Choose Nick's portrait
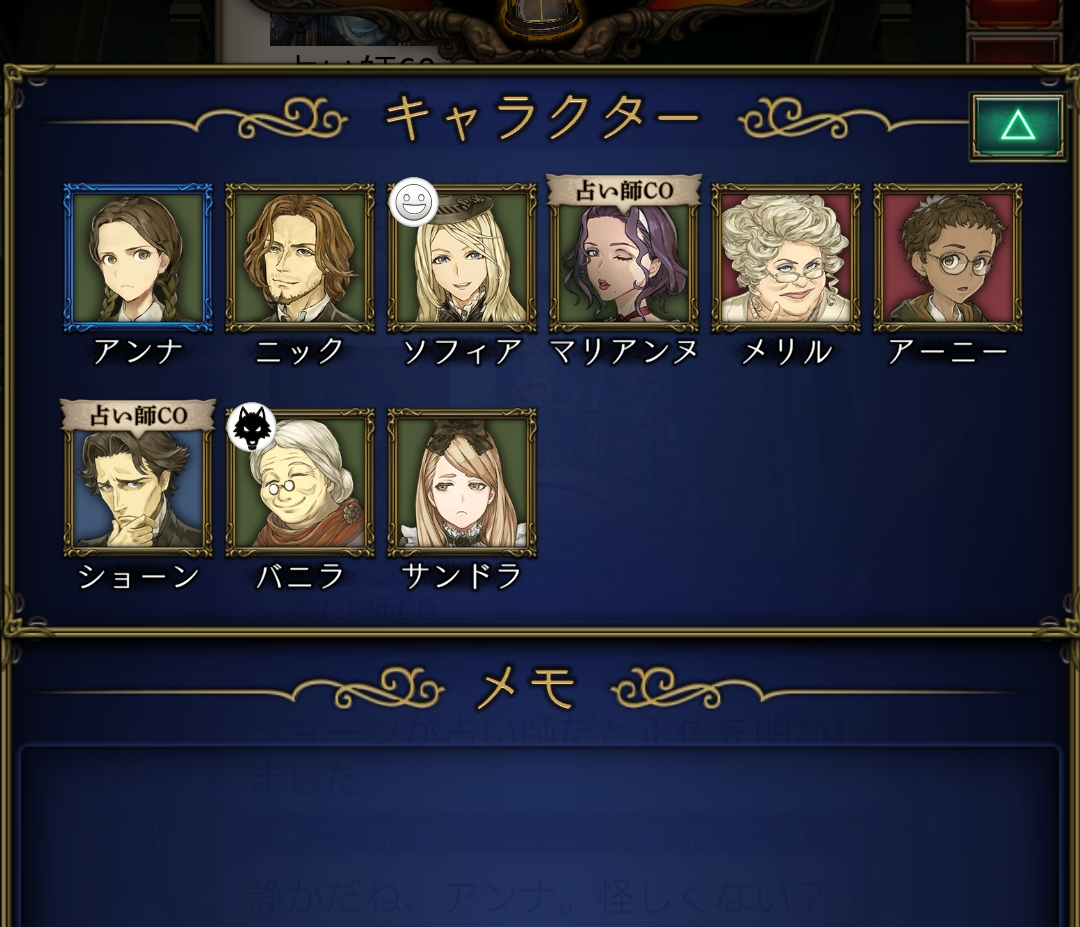 coord(300,257)
